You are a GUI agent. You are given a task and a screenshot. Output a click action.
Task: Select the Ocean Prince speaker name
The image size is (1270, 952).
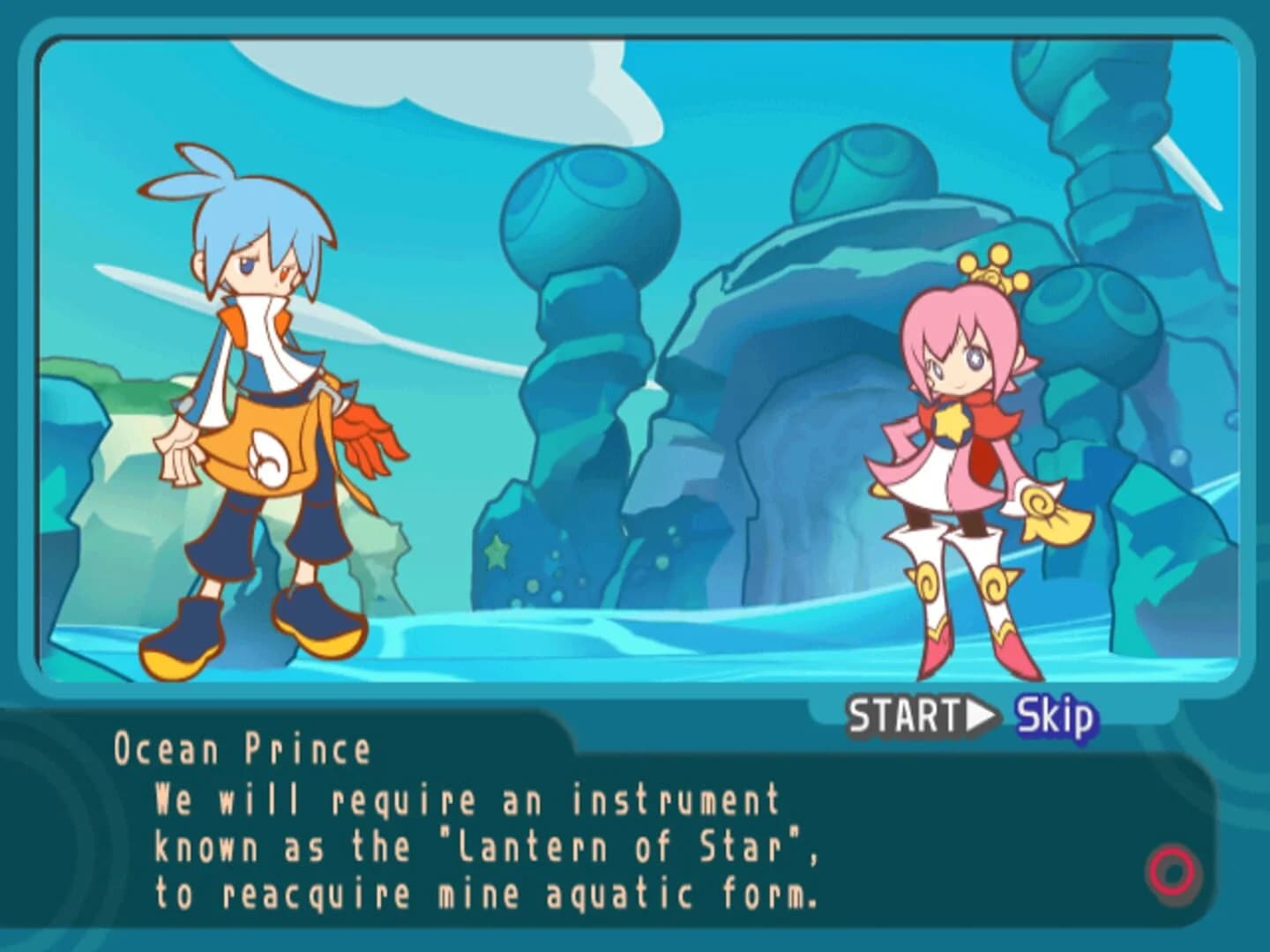[x=245, y=747]
